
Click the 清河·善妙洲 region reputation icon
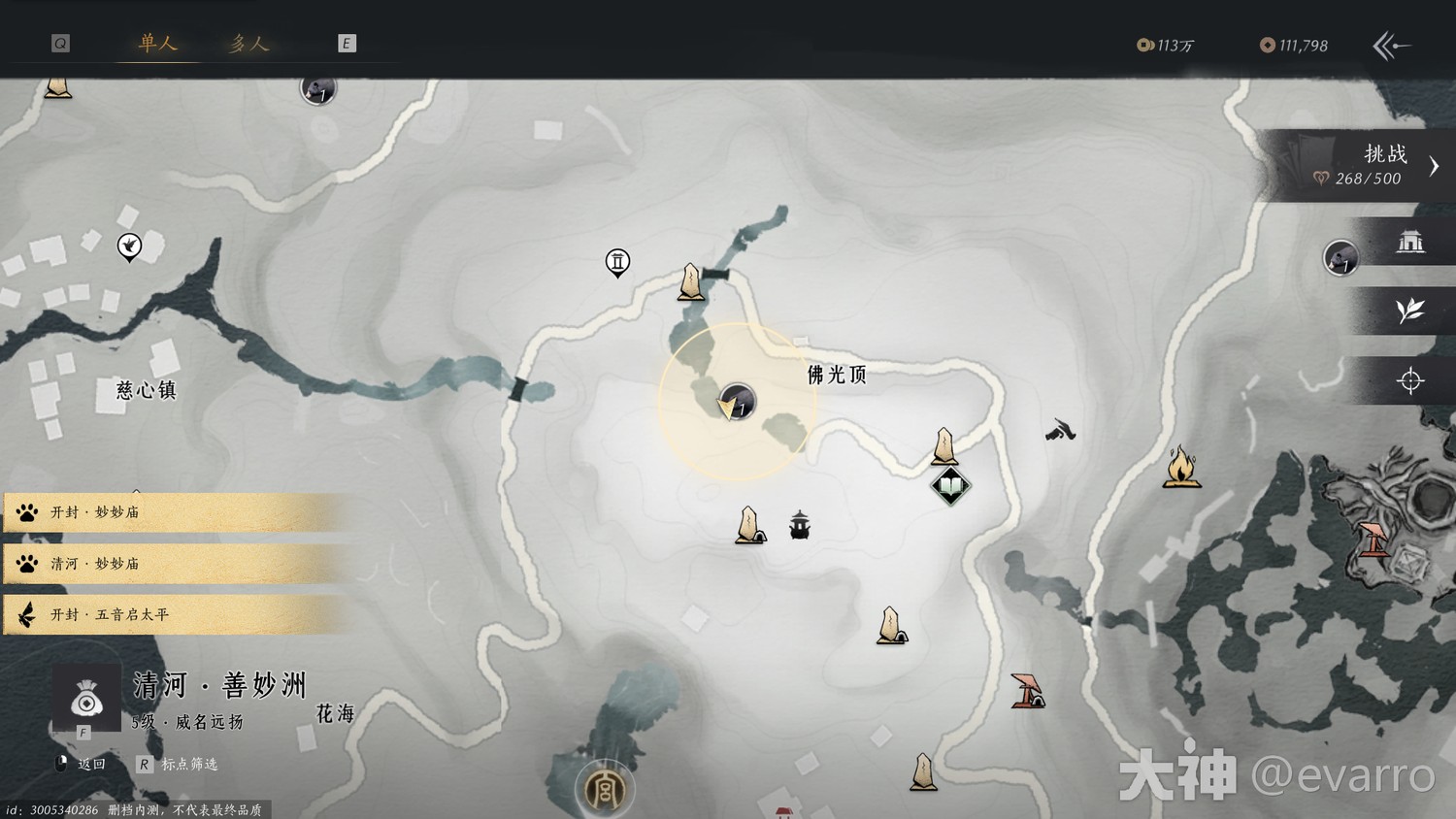pyautogui.click(x=86, y=699)
